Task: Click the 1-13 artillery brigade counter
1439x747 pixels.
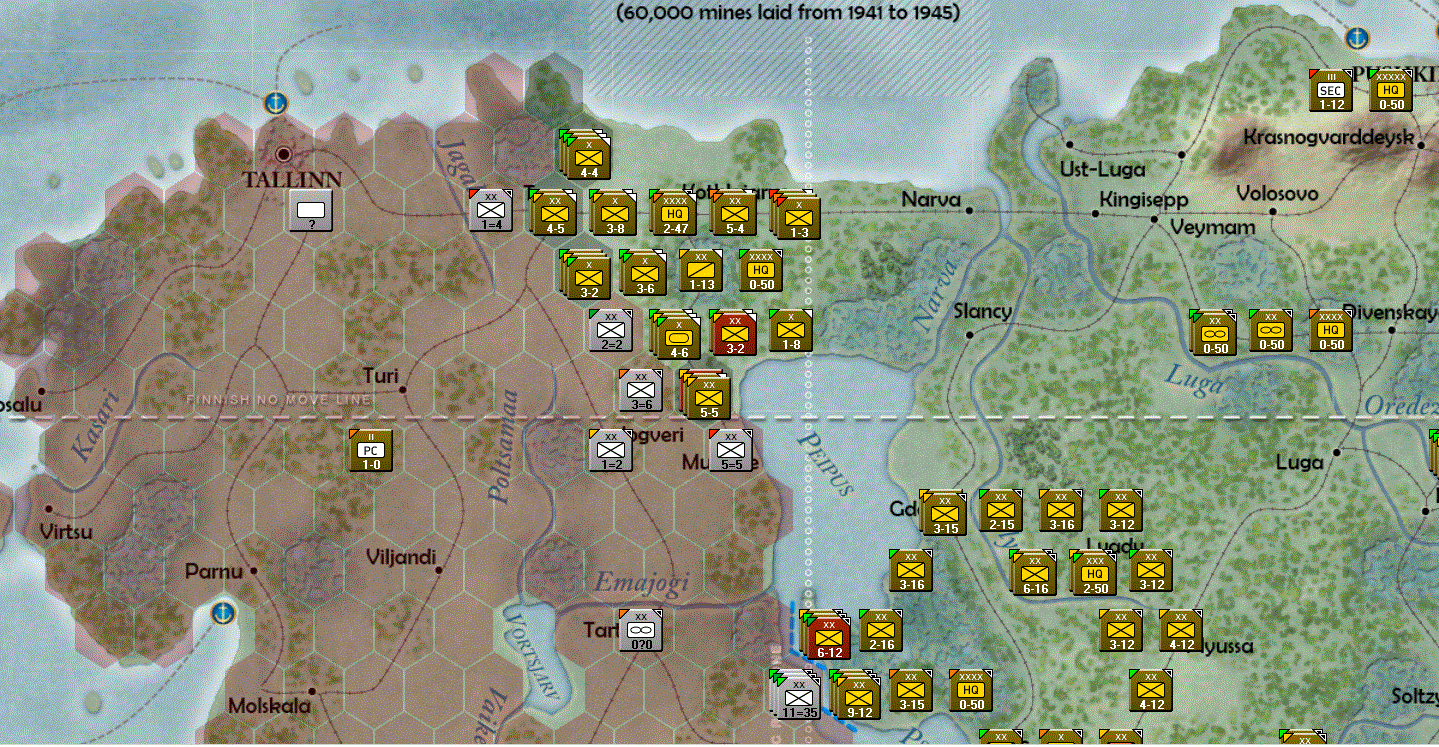Action: click(x=701, y=271)
